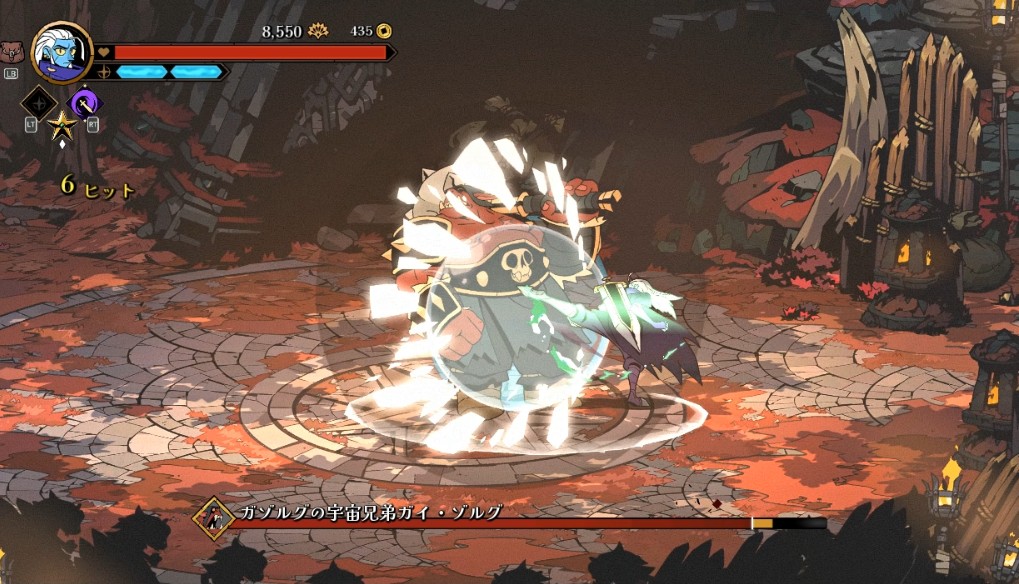
Task: Trigger the gold star ability icon
Action: click(x=61, y=125)
